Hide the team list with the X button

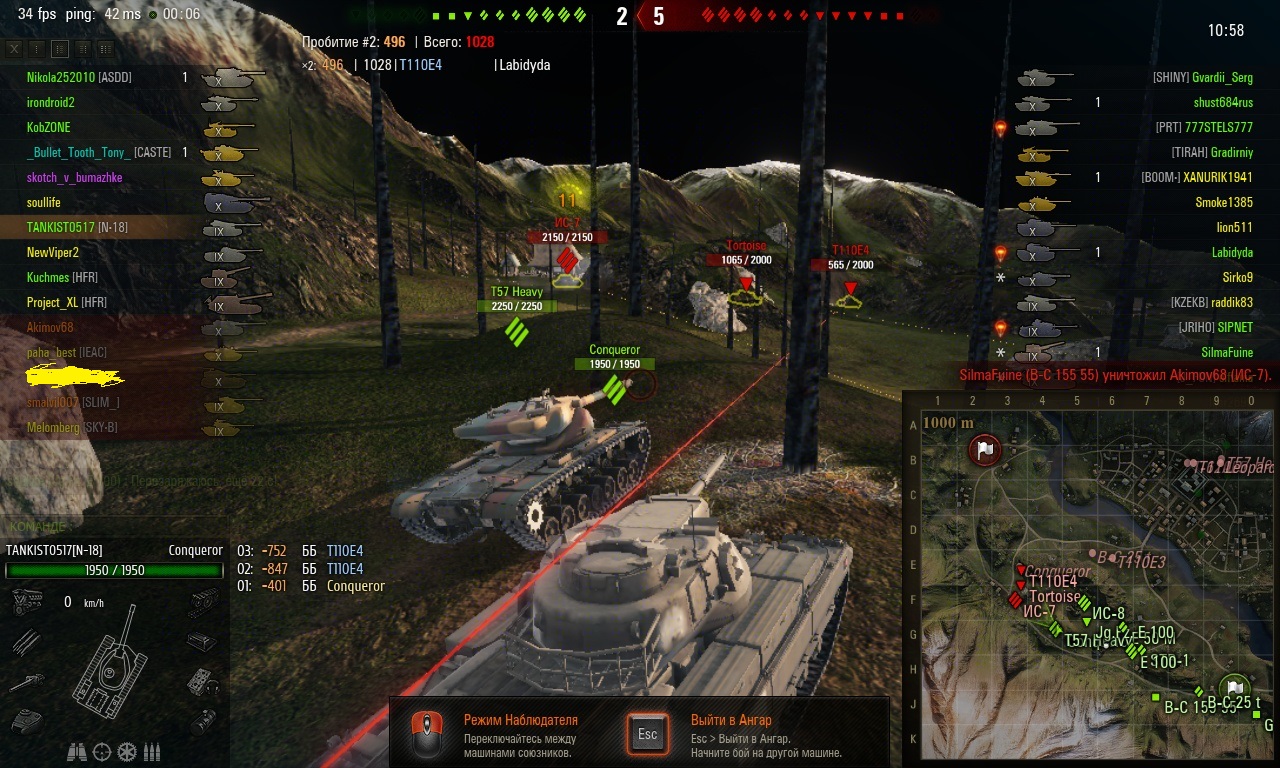(x=14, y=48)
